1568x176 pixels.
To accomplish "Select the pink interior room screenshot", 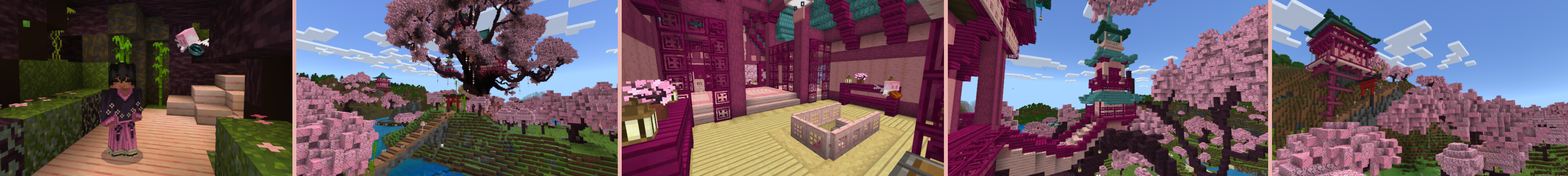I will [x=782, y=88].
